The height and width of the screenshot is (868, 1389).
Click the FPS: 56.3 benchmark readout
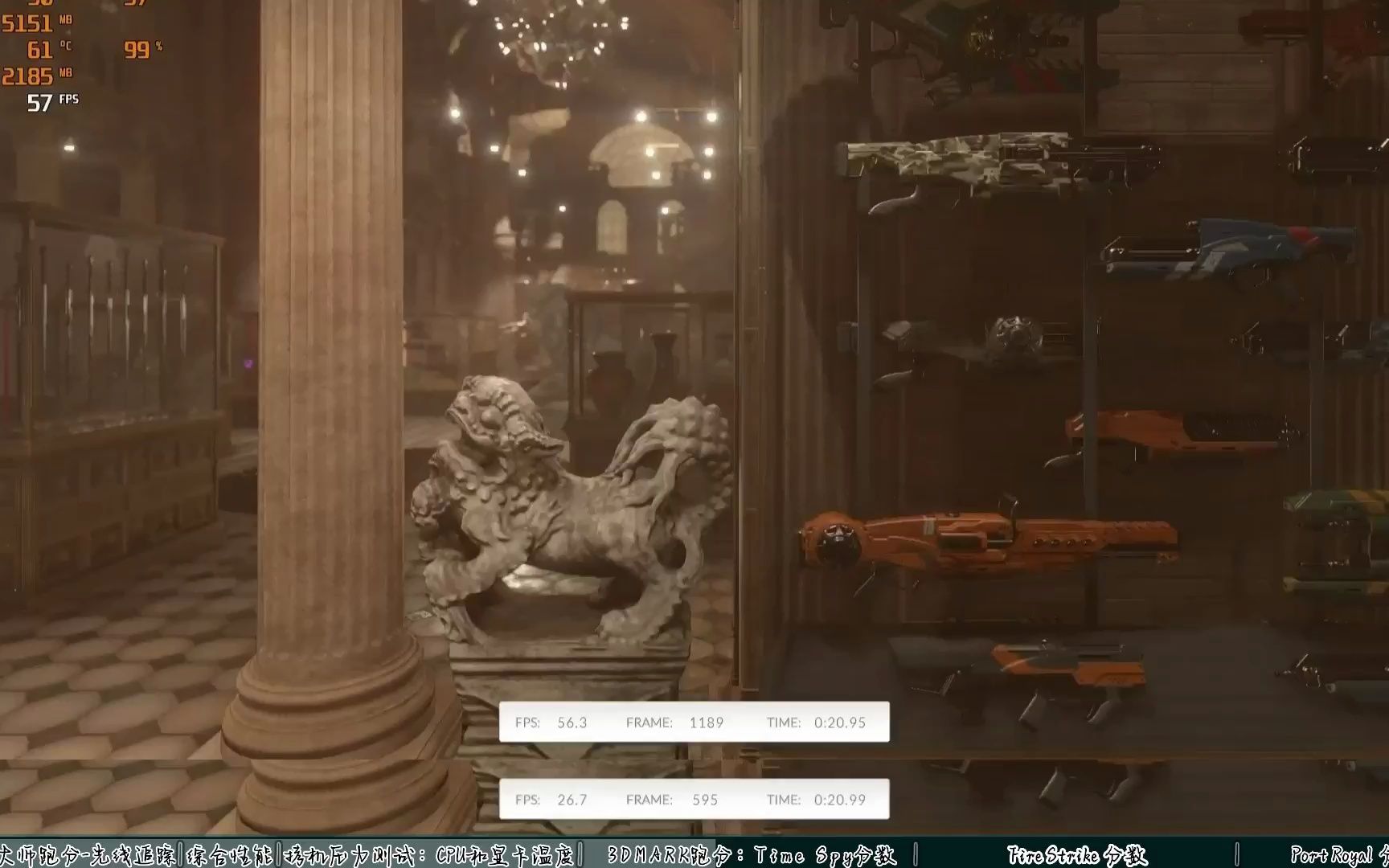coord(552,722)
